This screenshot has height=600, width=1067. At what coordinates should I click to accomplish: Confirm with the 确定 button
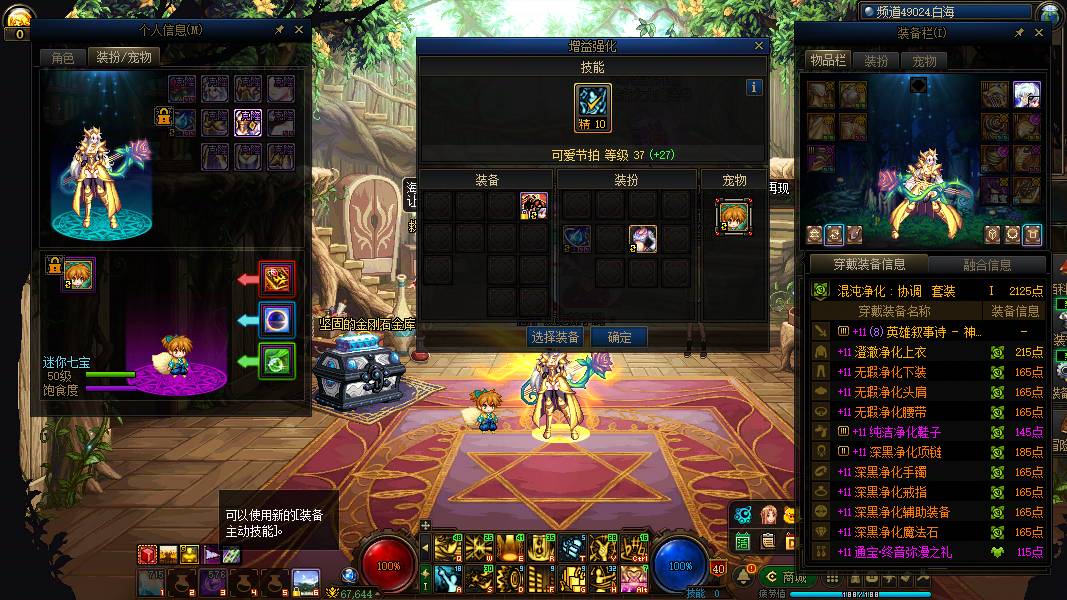pyautogui.click(x=619, y=337)
